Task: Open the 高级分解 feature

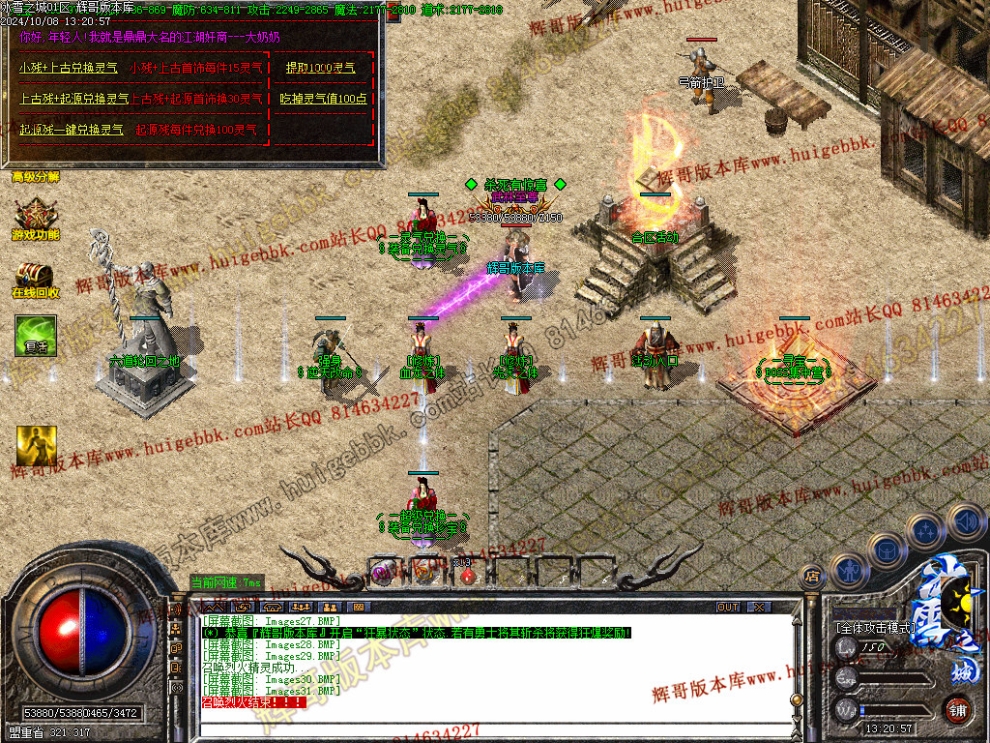Action: (35, 177)
